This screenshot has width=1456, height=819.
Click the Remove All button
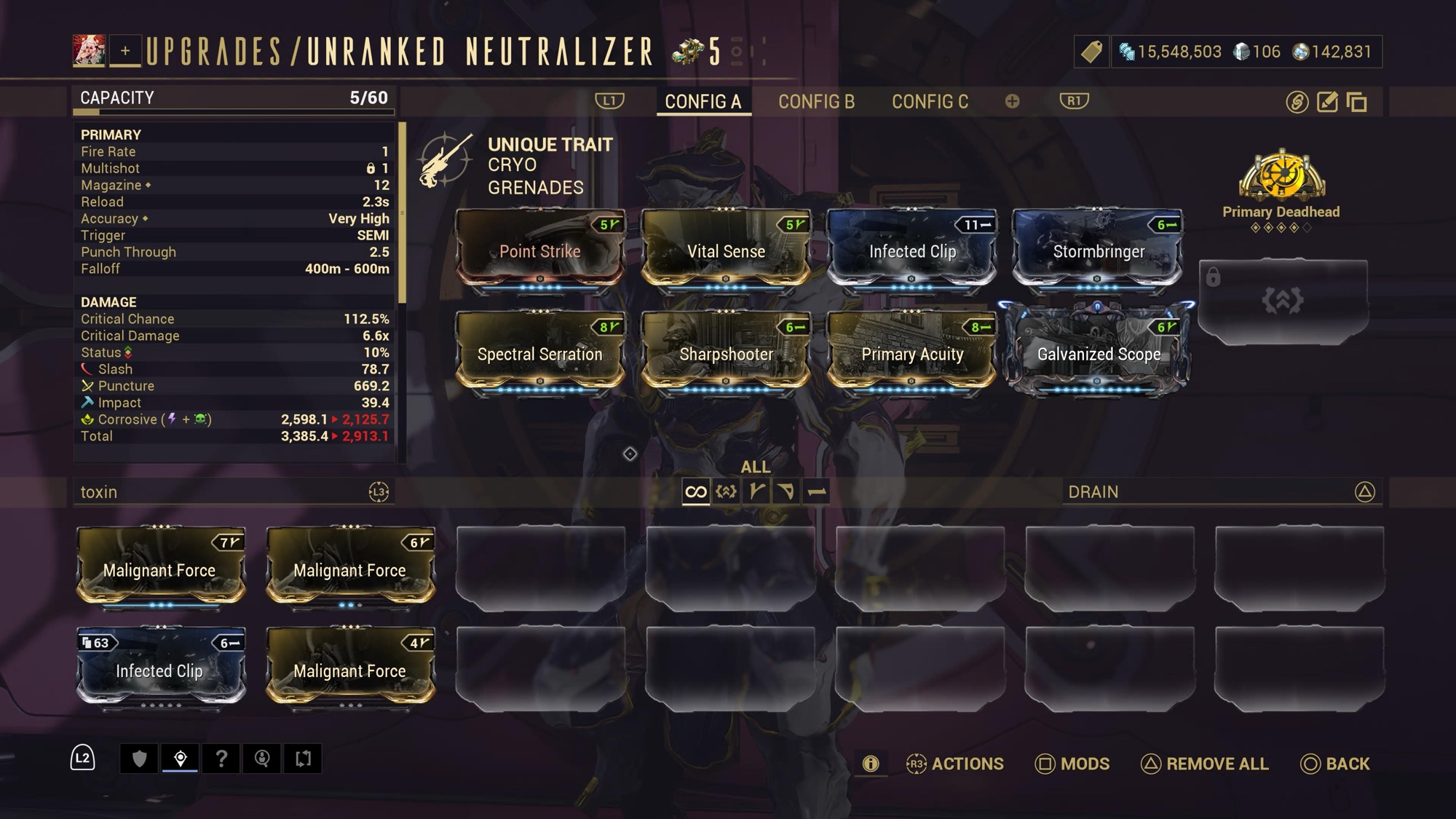(1204, 764)
